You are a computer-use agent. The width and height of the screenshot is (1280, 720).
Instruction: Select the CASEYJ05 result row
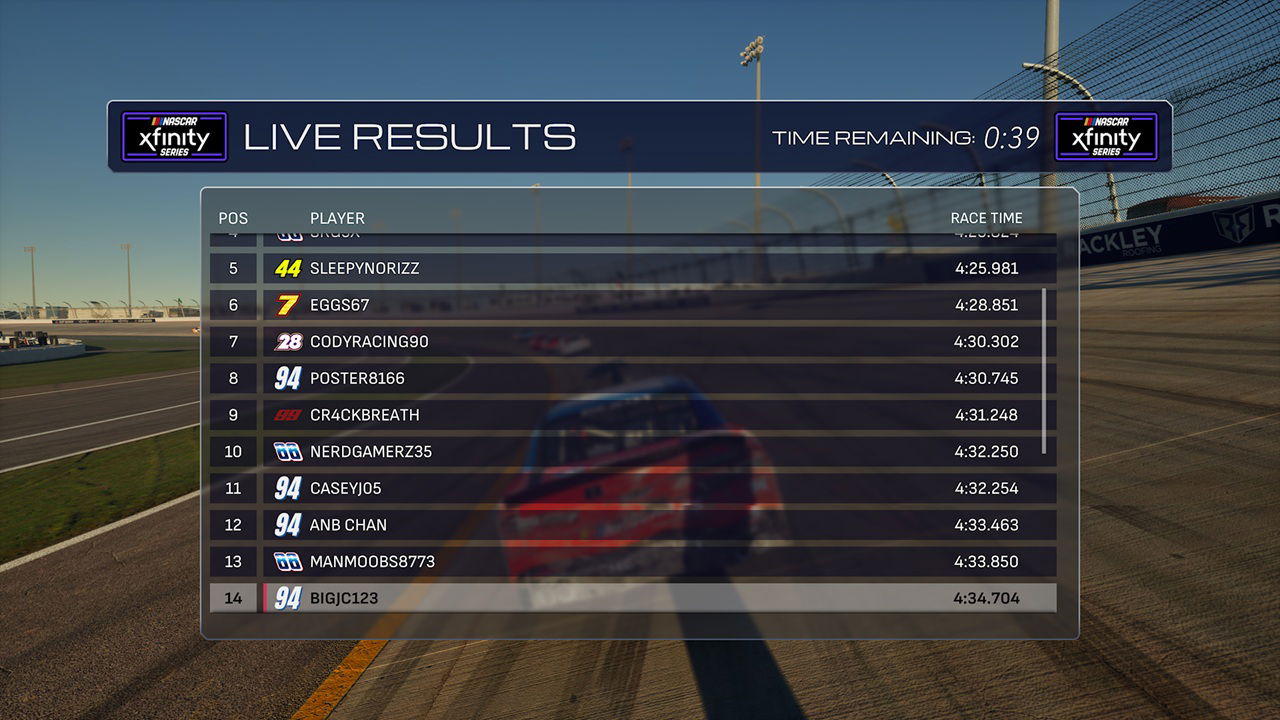(x=632, y=488)
